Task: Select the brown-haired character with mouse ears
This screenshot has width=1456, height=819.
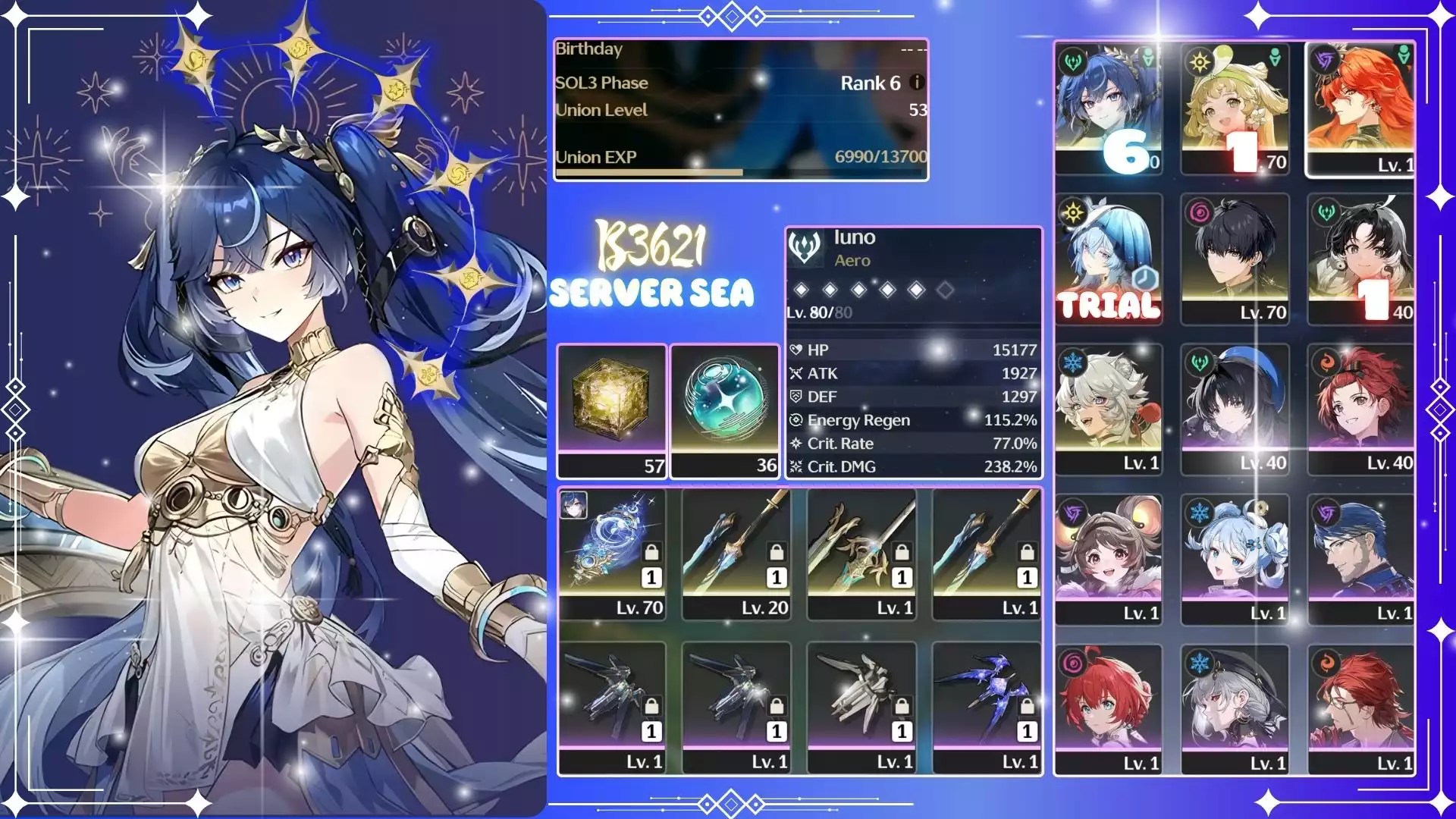Action: [1108, 558]
